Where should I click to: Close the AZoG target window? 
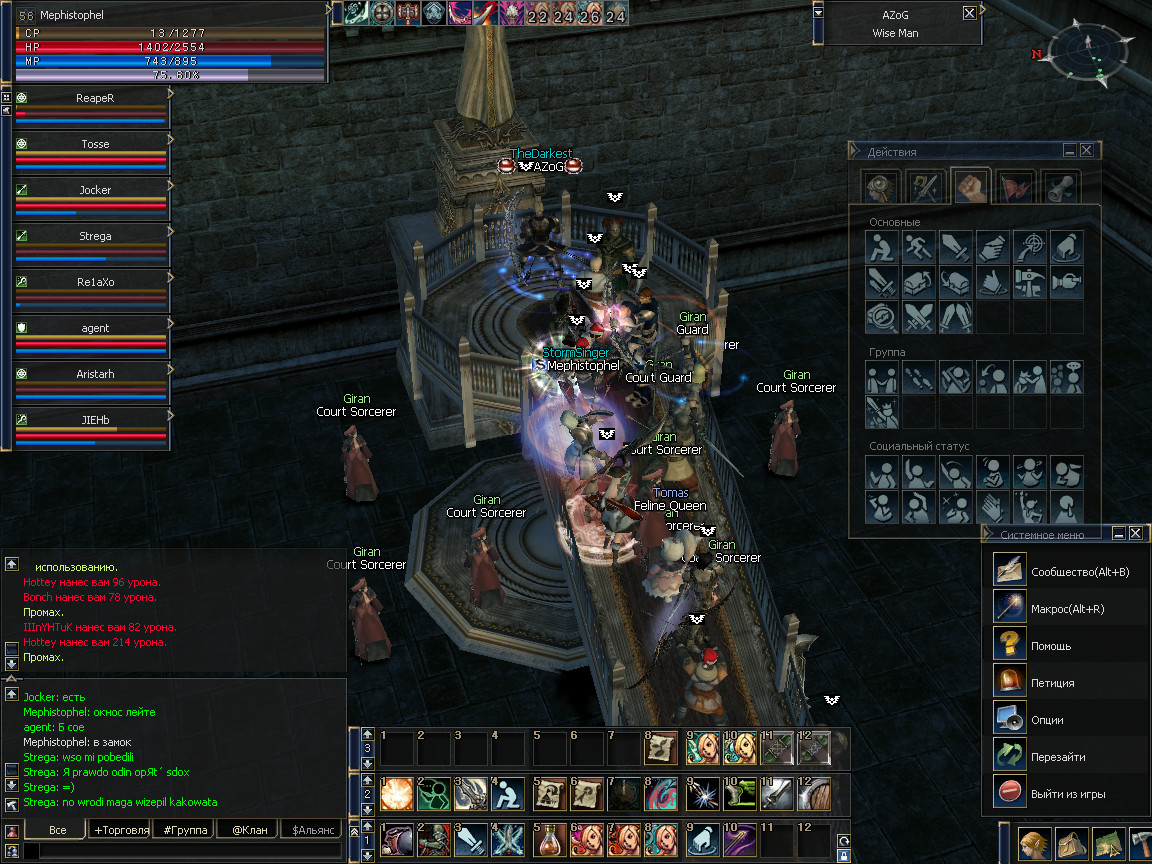point(969,13)
